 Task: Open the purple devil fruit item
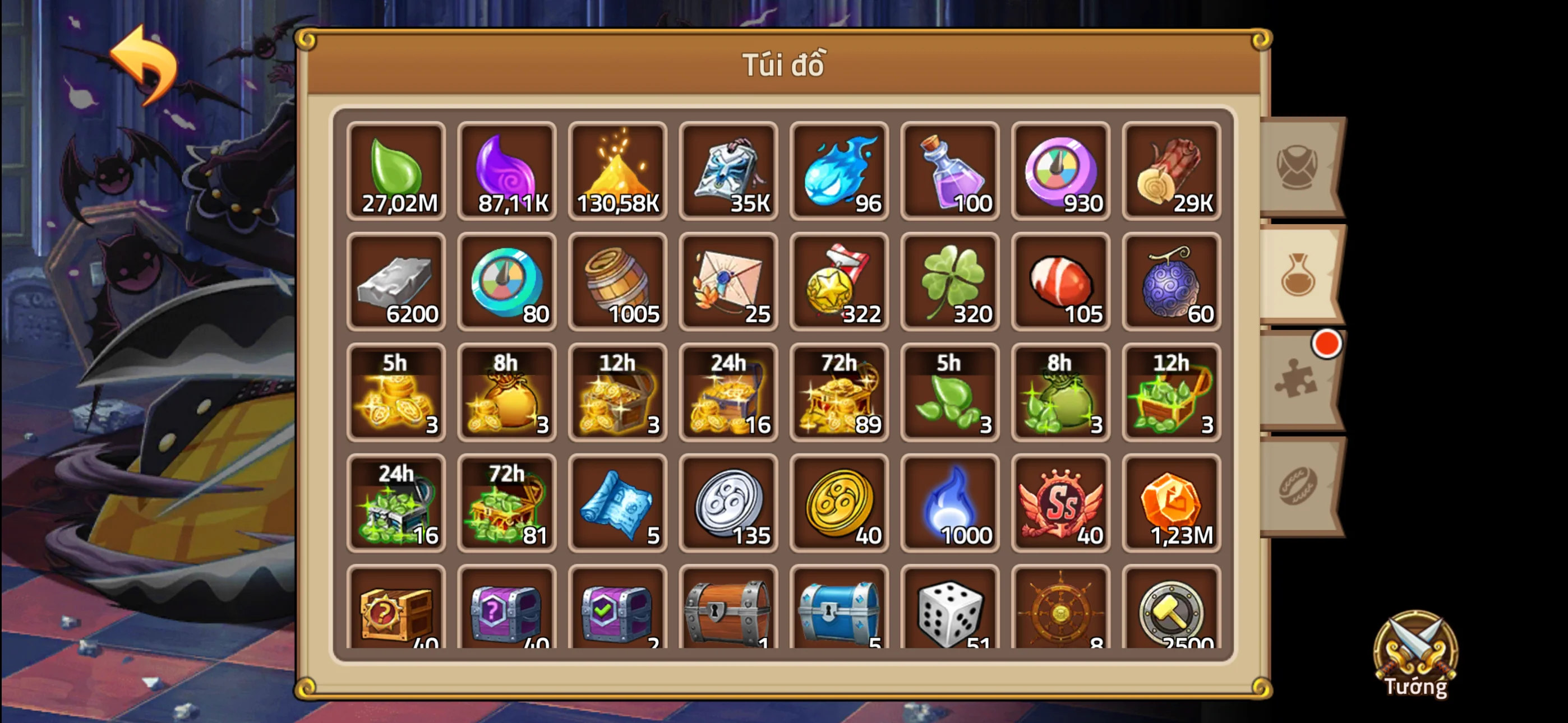click(x=1170, y=283)
